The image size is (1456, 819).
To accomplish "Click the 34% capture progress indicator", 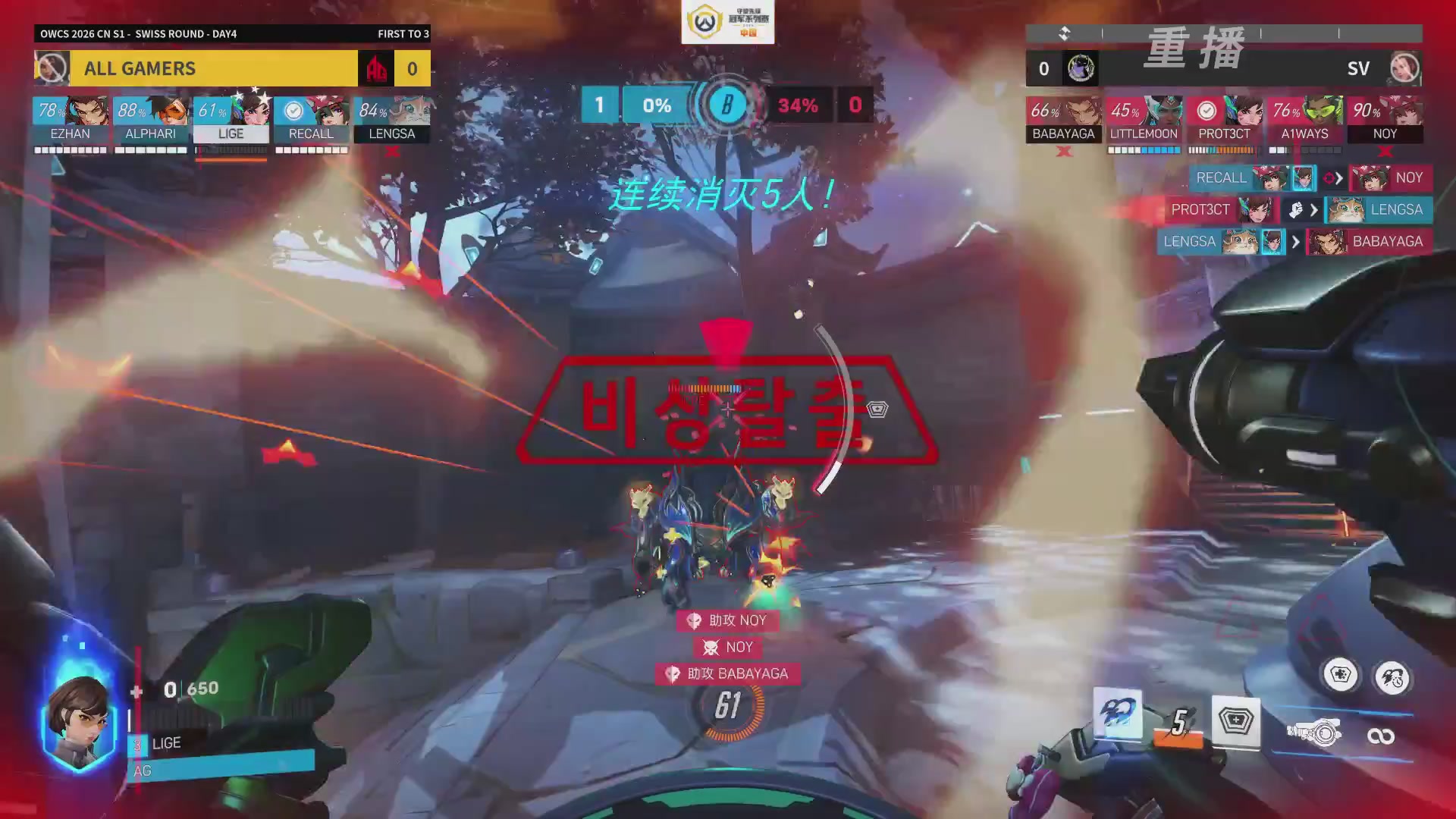I will 795,106.
